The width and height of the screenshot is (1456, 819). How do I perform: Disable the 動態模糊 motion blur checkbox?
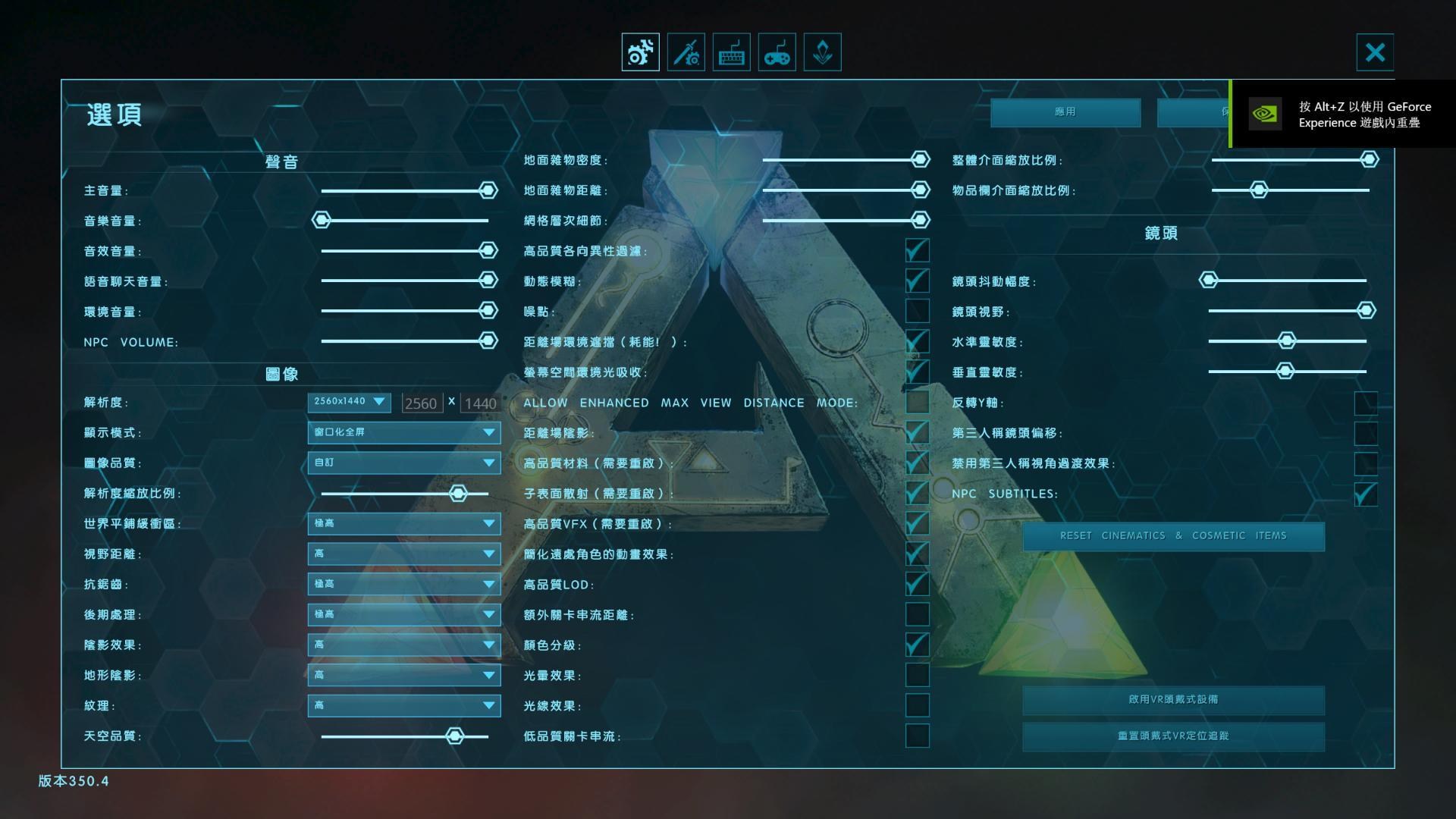pos(917,281)
